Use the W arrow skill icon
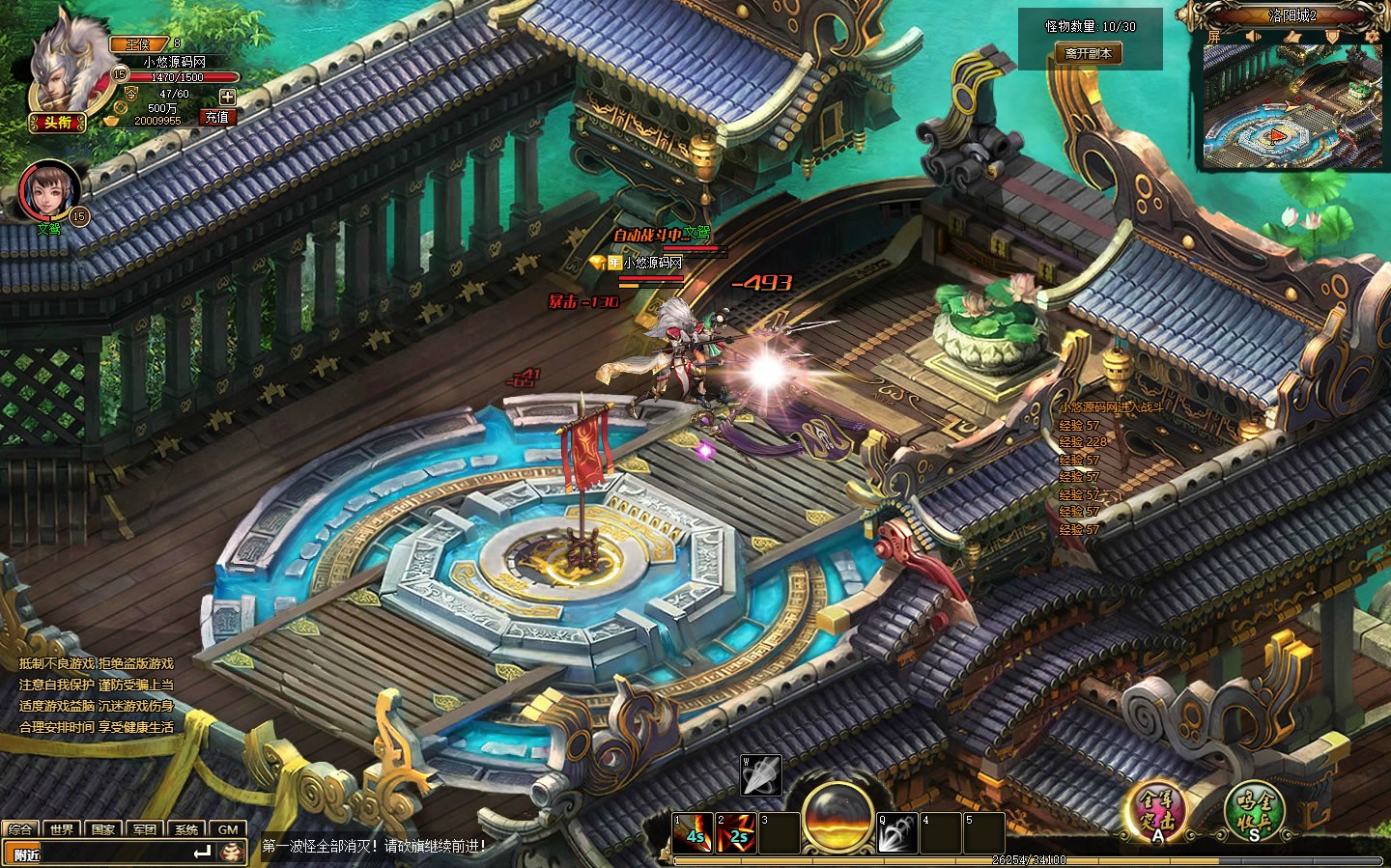Image resolution: width=1391 pixels, height=868 pixels. 760,773
